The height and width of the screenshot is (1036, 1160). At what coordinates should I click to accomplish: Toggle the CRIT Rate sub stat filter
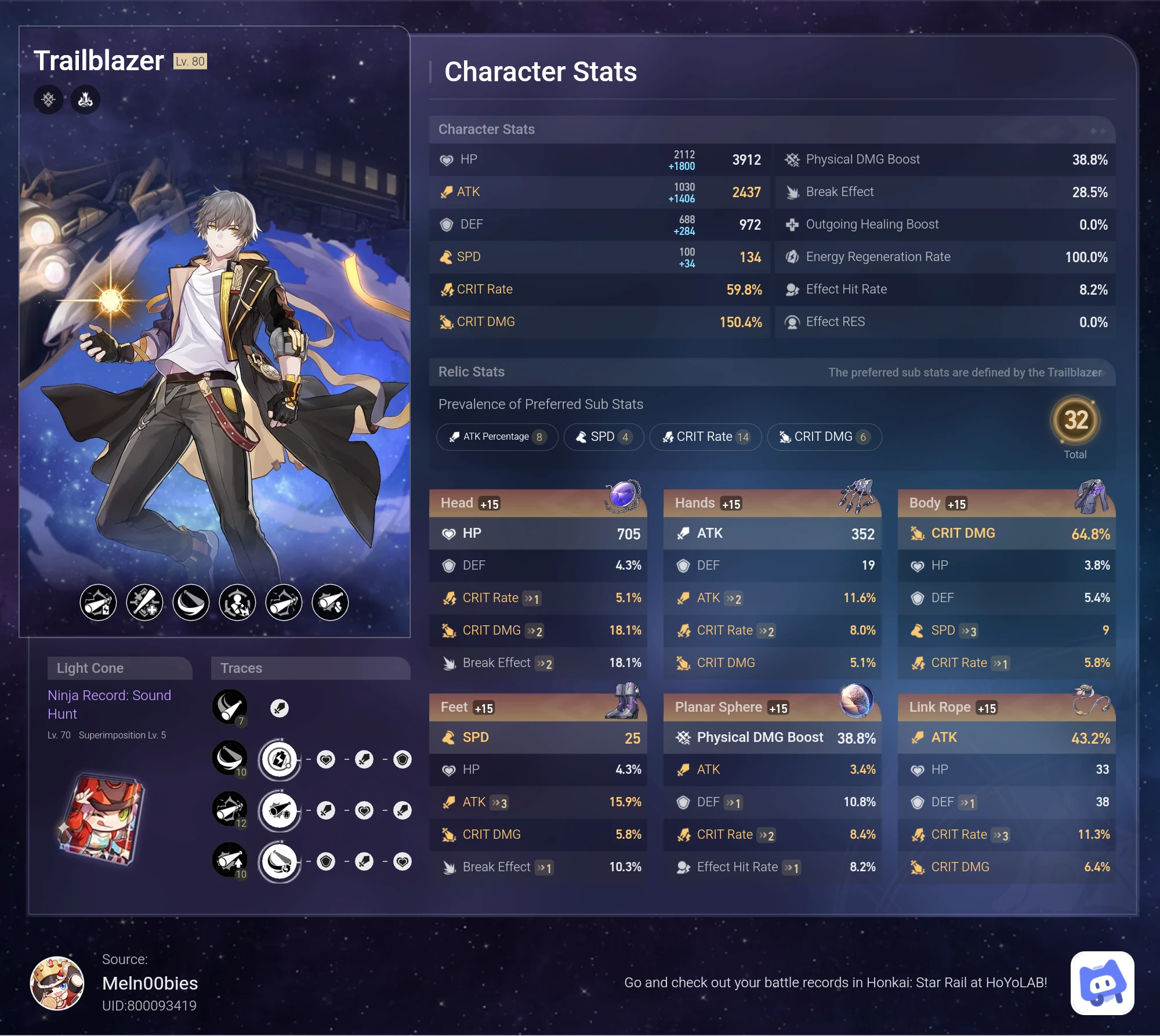[x=705, y=437]
